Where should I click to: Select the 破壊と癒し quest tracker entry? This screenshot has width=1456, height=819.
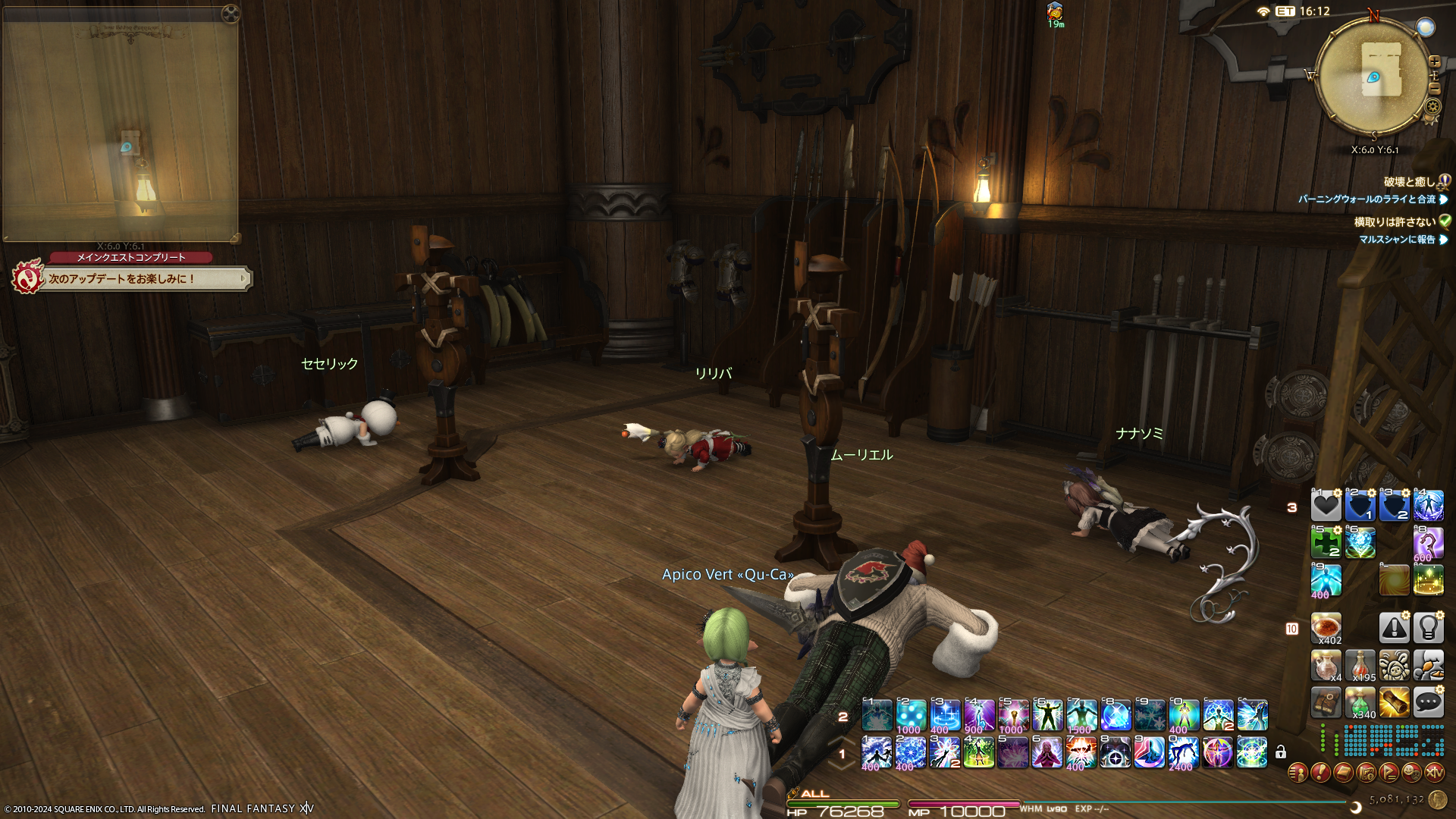tap(1409, 182)
